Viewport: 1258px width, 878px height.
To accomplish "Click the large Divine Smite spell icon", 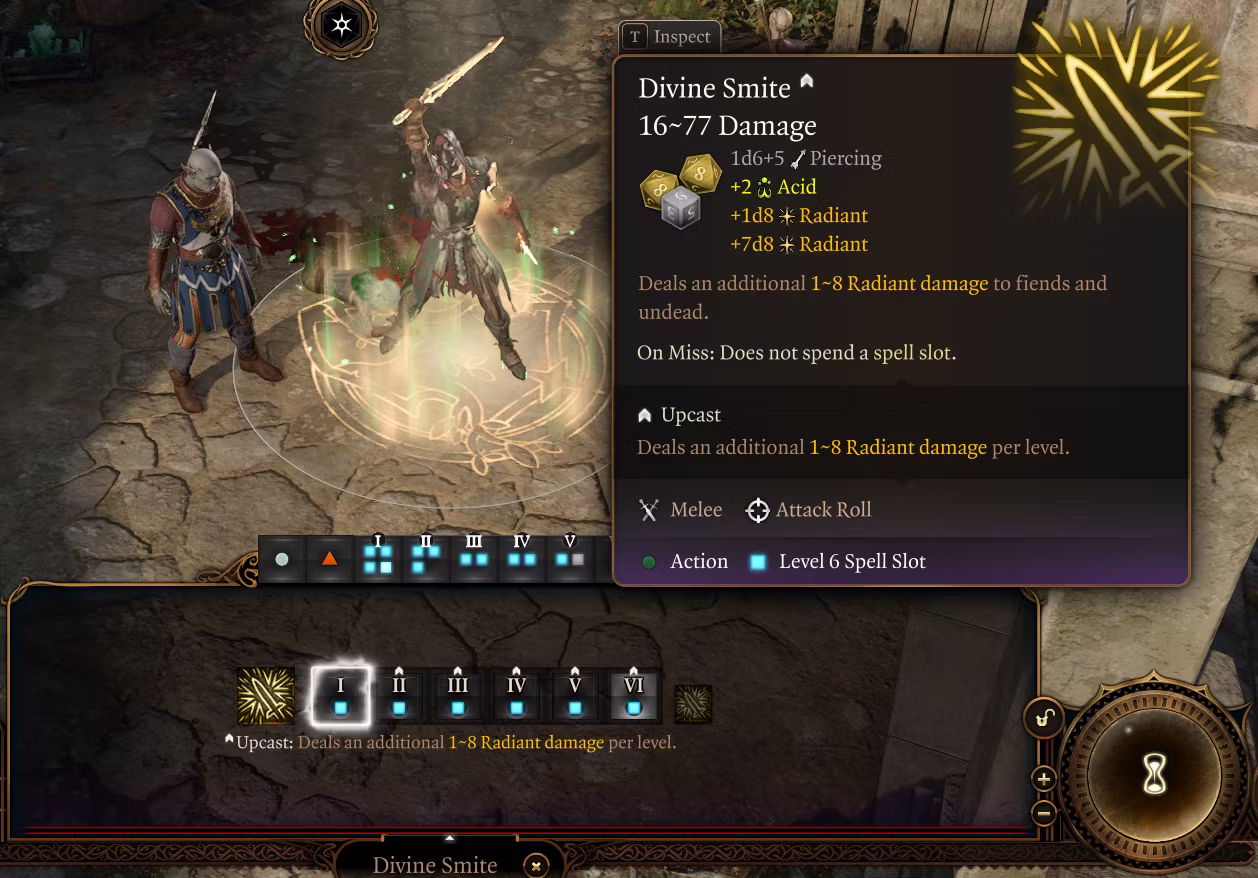I will [x=266, y=696].
